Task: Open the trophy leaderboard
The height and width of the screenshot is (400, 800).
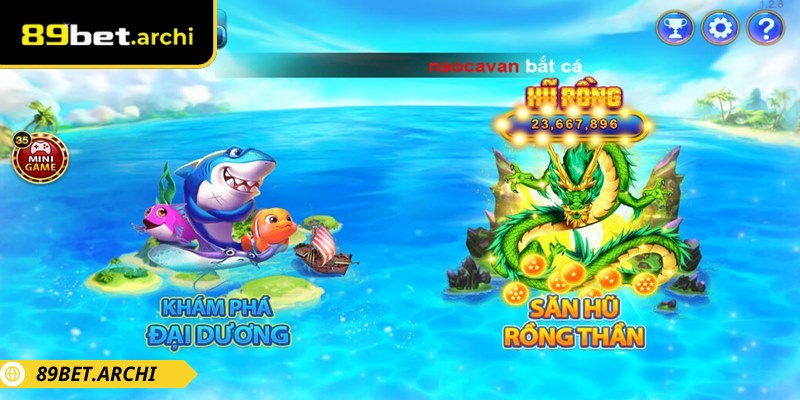Action: (x=676, y=27)
